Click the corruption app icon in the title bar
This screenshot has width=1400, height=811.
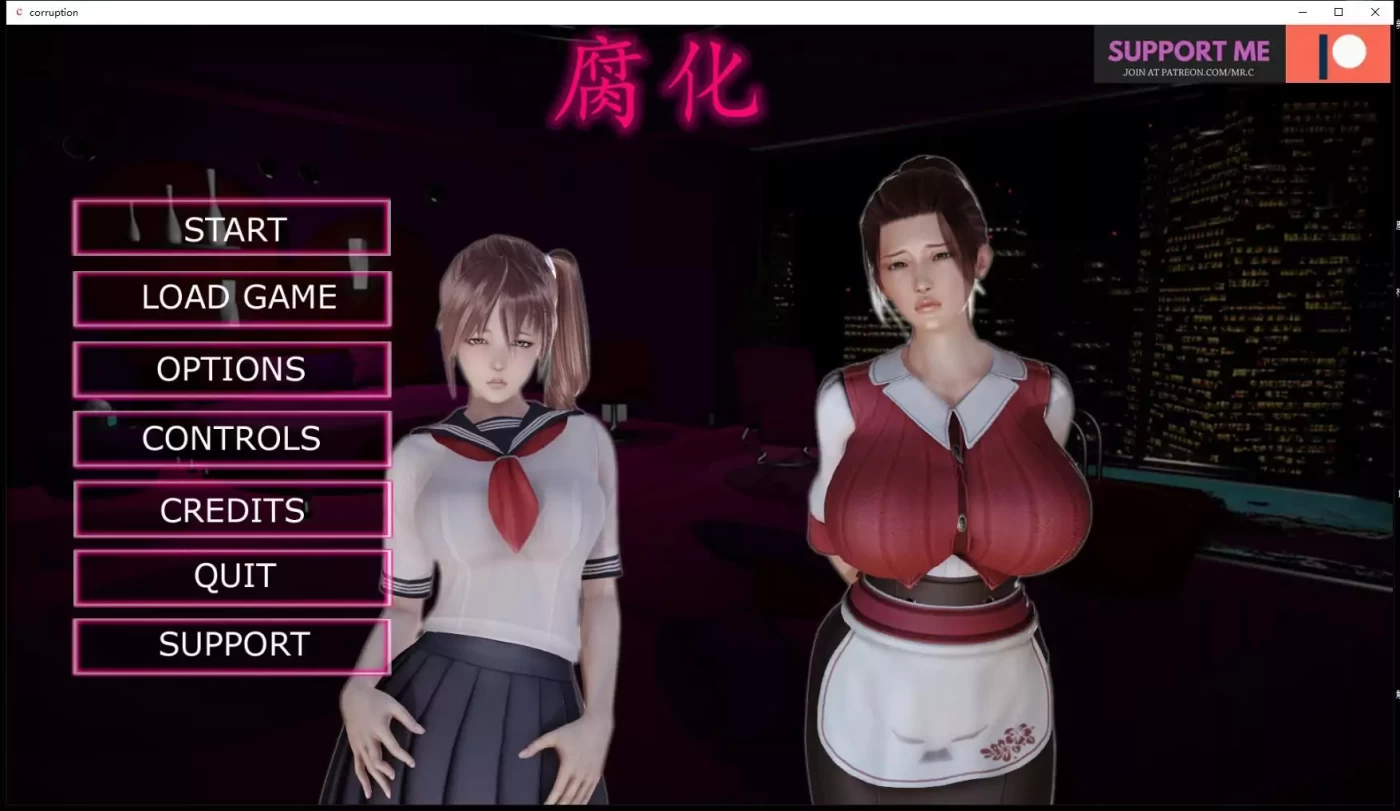point(17,12)
